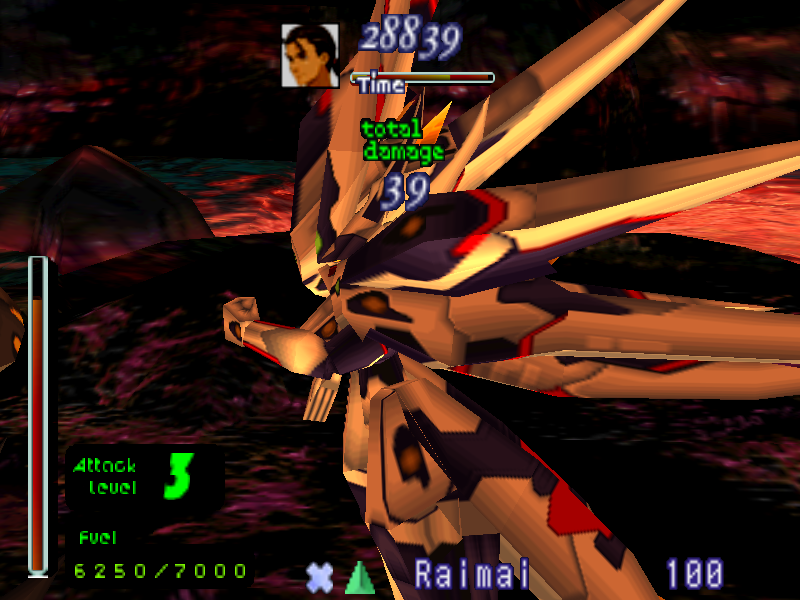Viewport: 800px width, 600px height.
Task: Select the pilot portrait icon
Action: point(310,55)
